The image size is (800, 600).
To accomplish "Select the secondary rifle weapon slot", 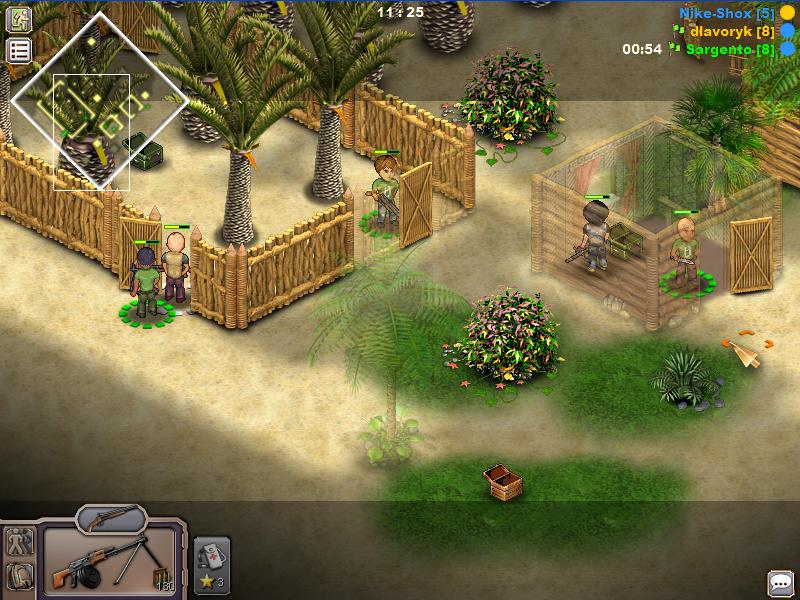I will pos(111,518).
